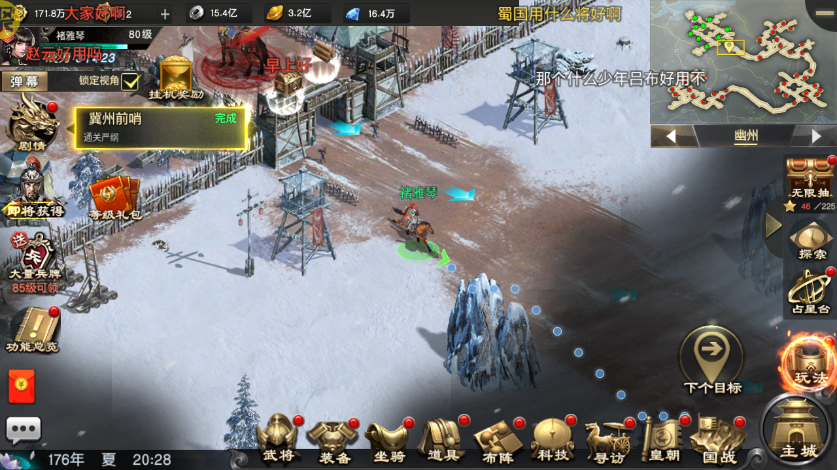Open the 武将 generals menu
The width and height of the screenshot is (837, 470).
coord(279,436)
